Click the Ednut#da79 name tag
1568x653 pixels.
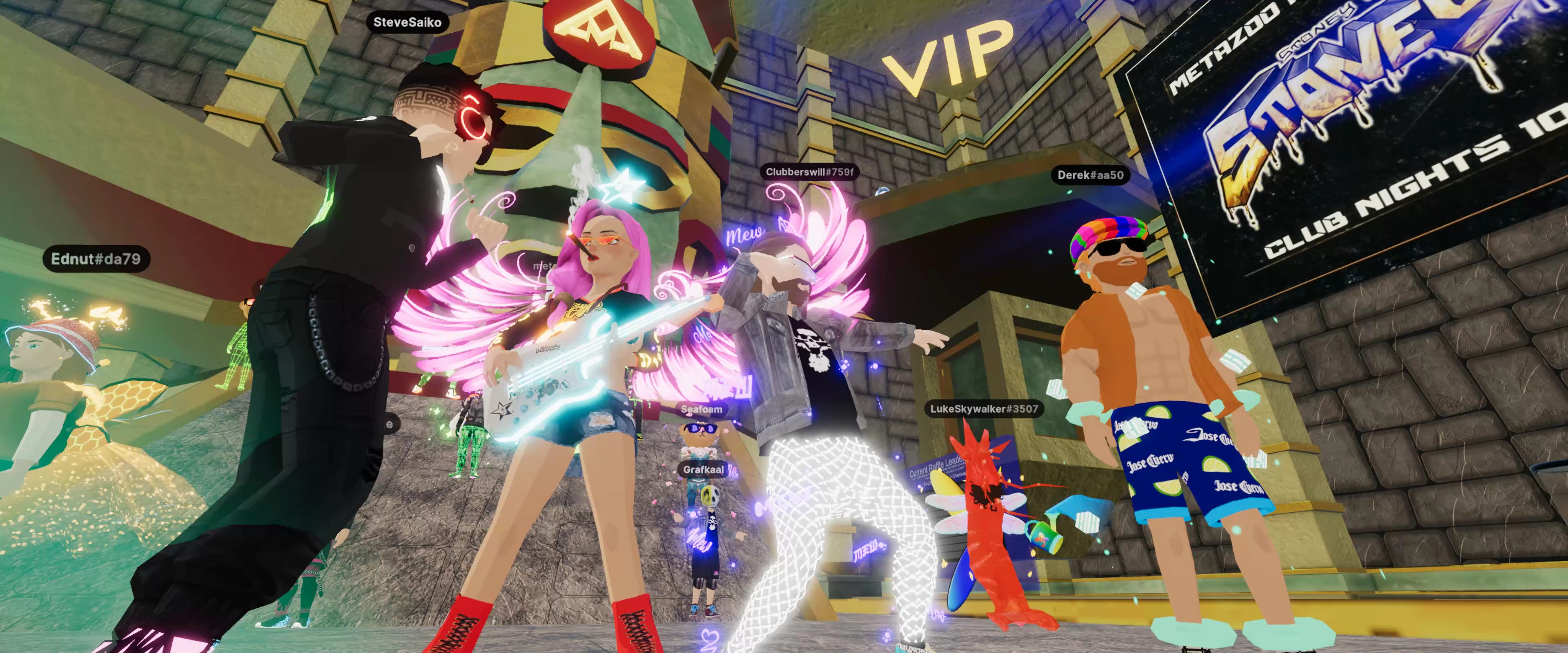tap(96, 259)
